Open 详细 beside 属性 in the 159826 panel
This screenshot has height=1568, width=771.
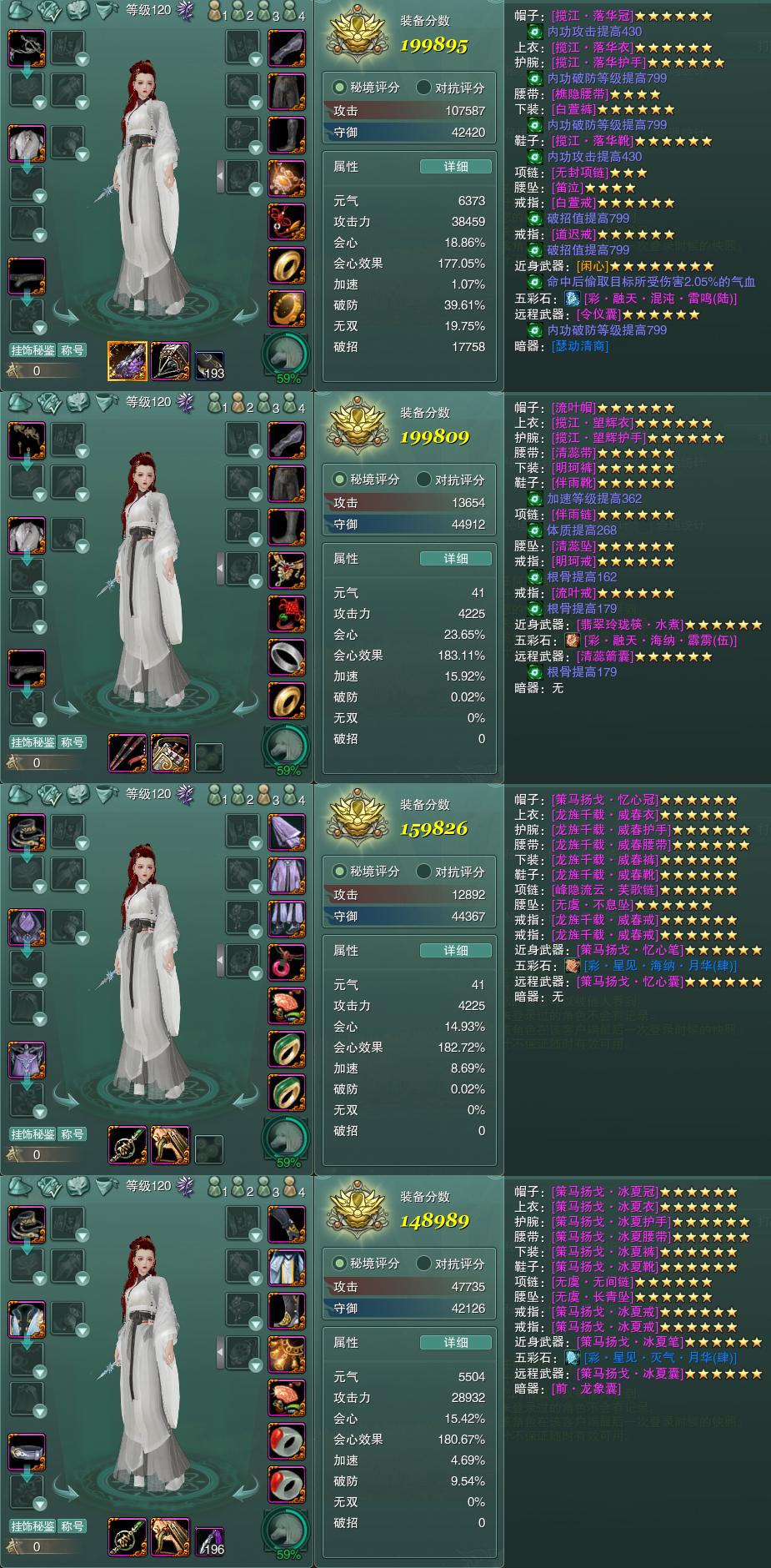455,951
